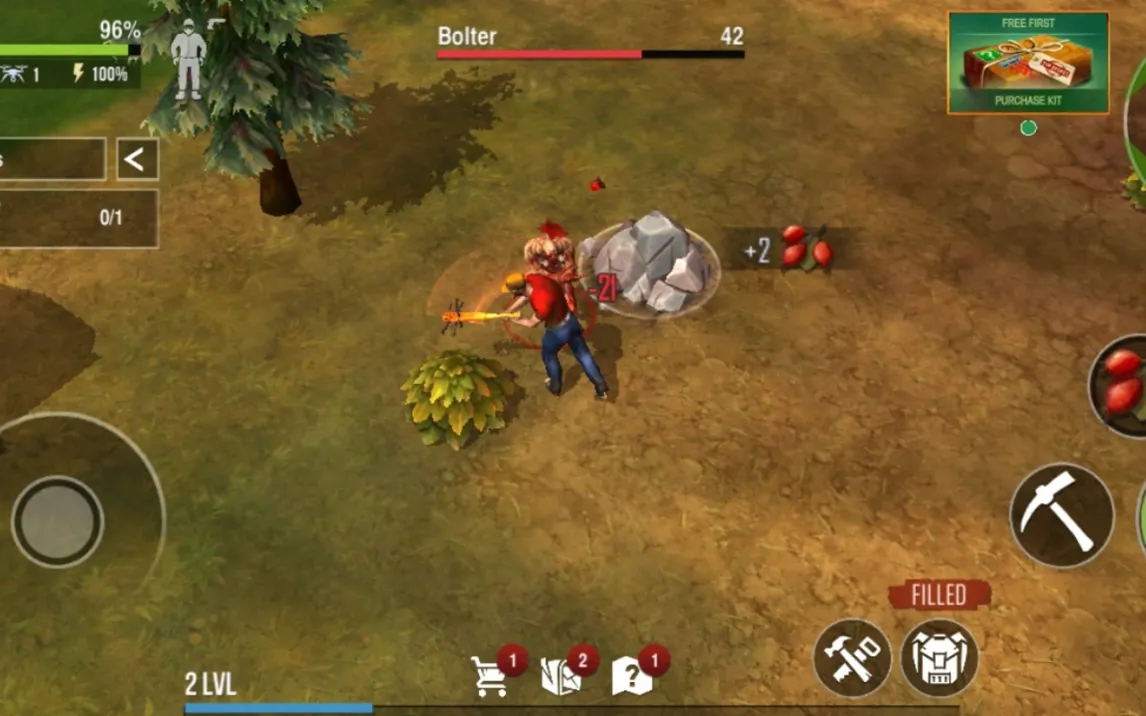
Task: Open the filled backpack inventory
Action: pos(939,657)
